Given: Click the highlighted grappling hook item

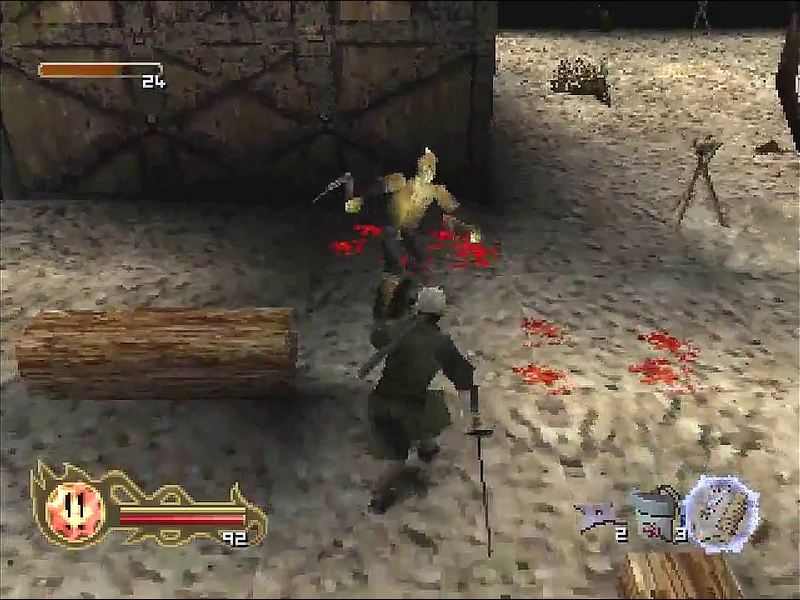Looking at the screenshot, I should point(723,513).
